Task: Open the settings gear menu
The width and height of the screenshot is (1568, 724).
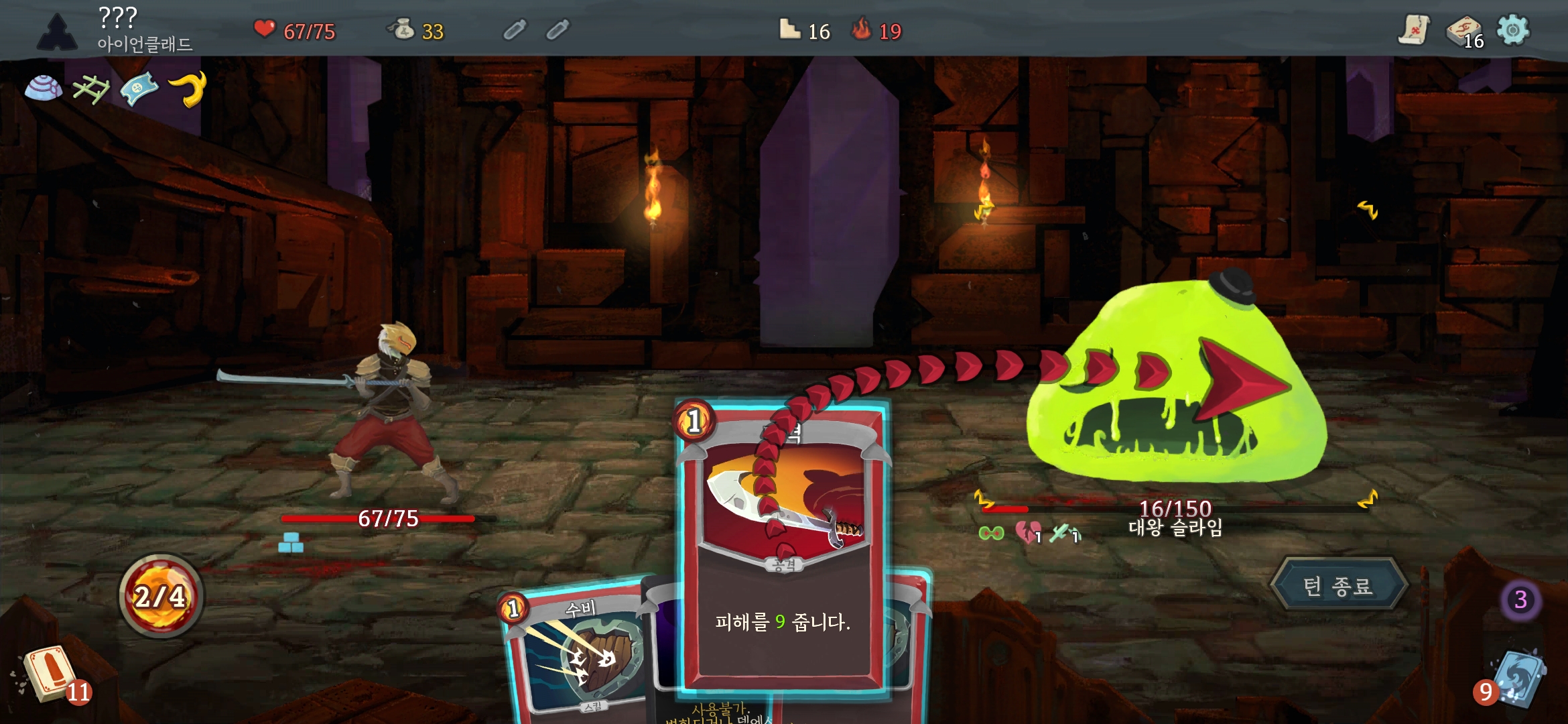Action: click(1513, 30)
